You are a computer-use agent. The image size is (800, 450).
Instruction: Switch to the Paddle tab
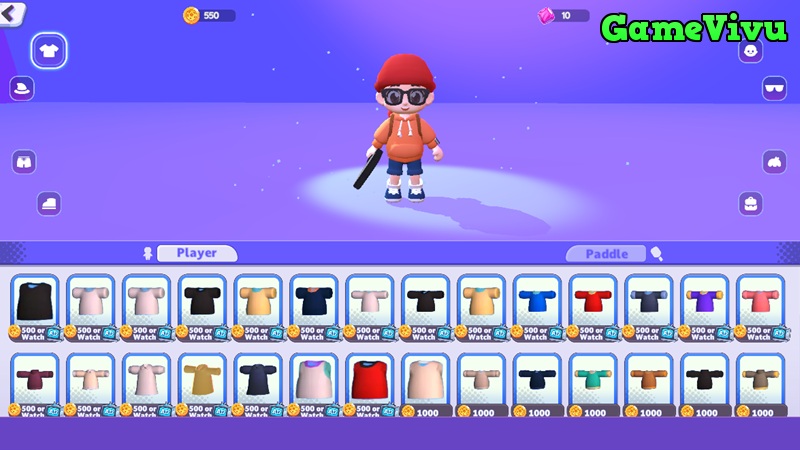tap(606, 254)
